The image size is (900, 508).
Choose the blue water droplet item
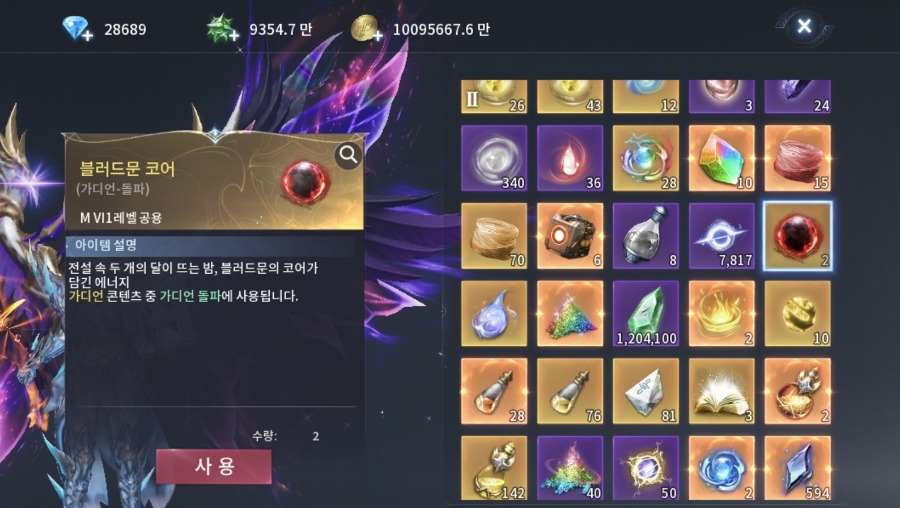pyautogui.click(x=494, y=313)
